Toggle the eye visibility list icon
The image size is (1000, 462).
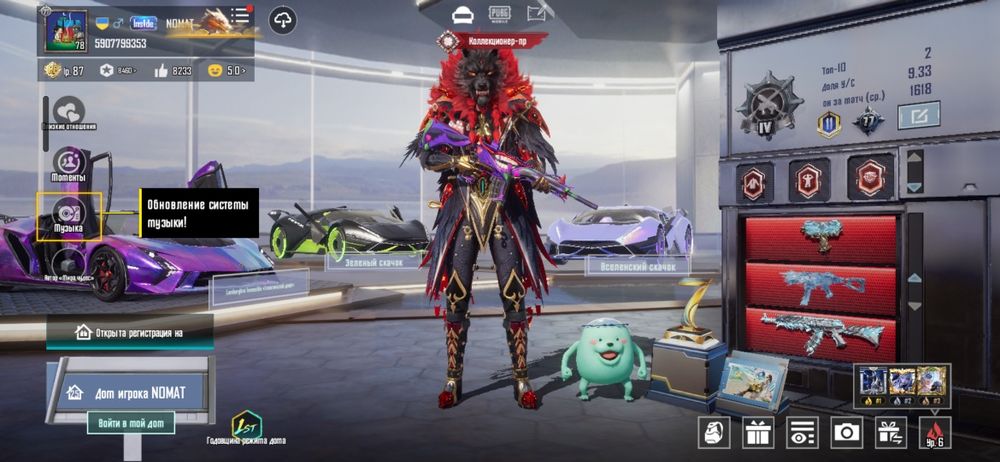point(802,432)
